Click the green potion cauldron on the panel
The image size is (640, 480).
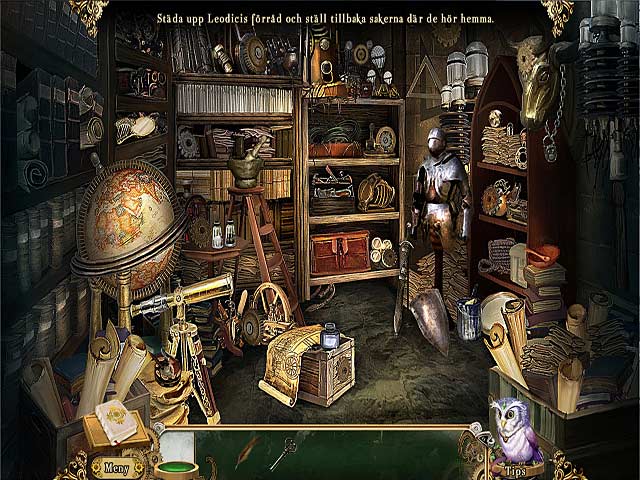175,466
